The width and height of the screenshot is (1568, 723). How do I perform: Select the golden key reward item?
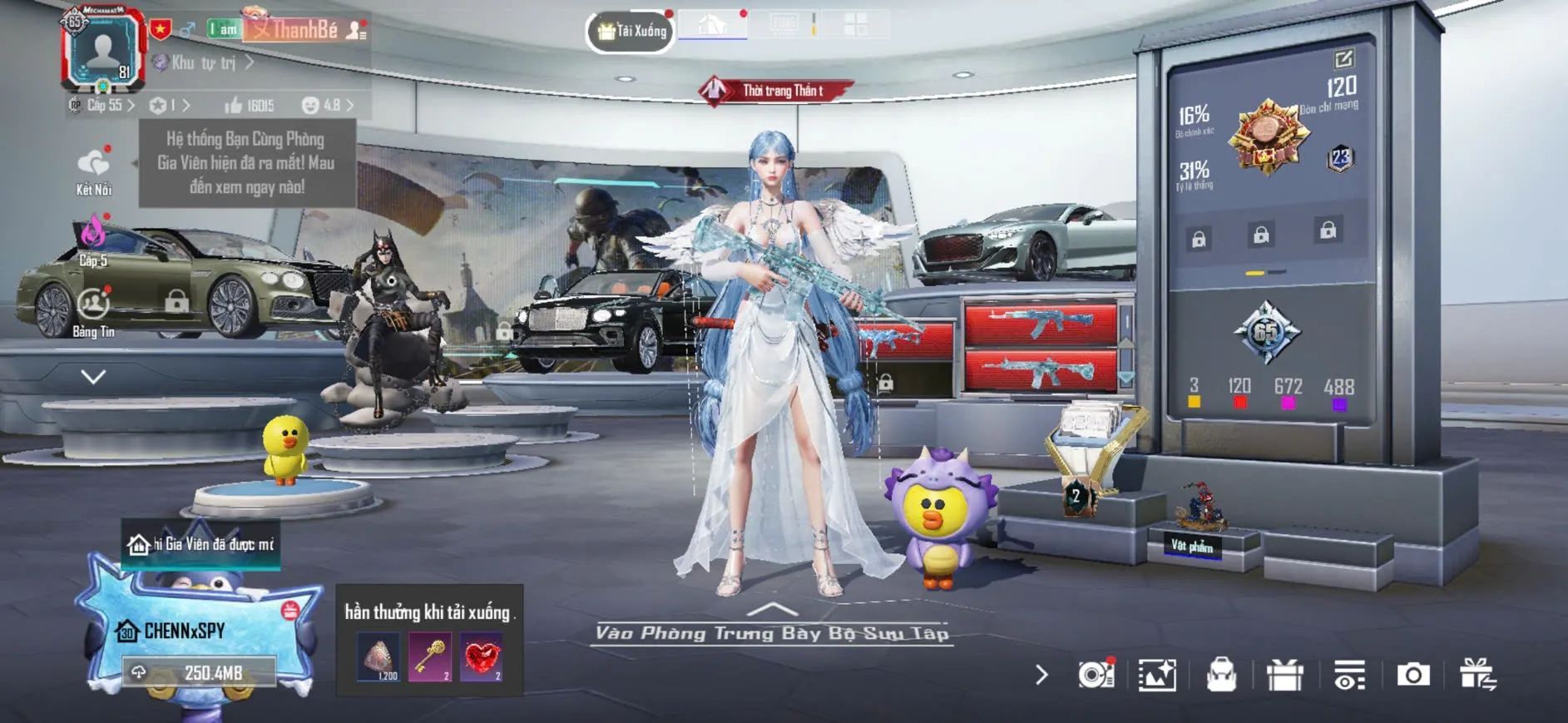pos(430,657)
